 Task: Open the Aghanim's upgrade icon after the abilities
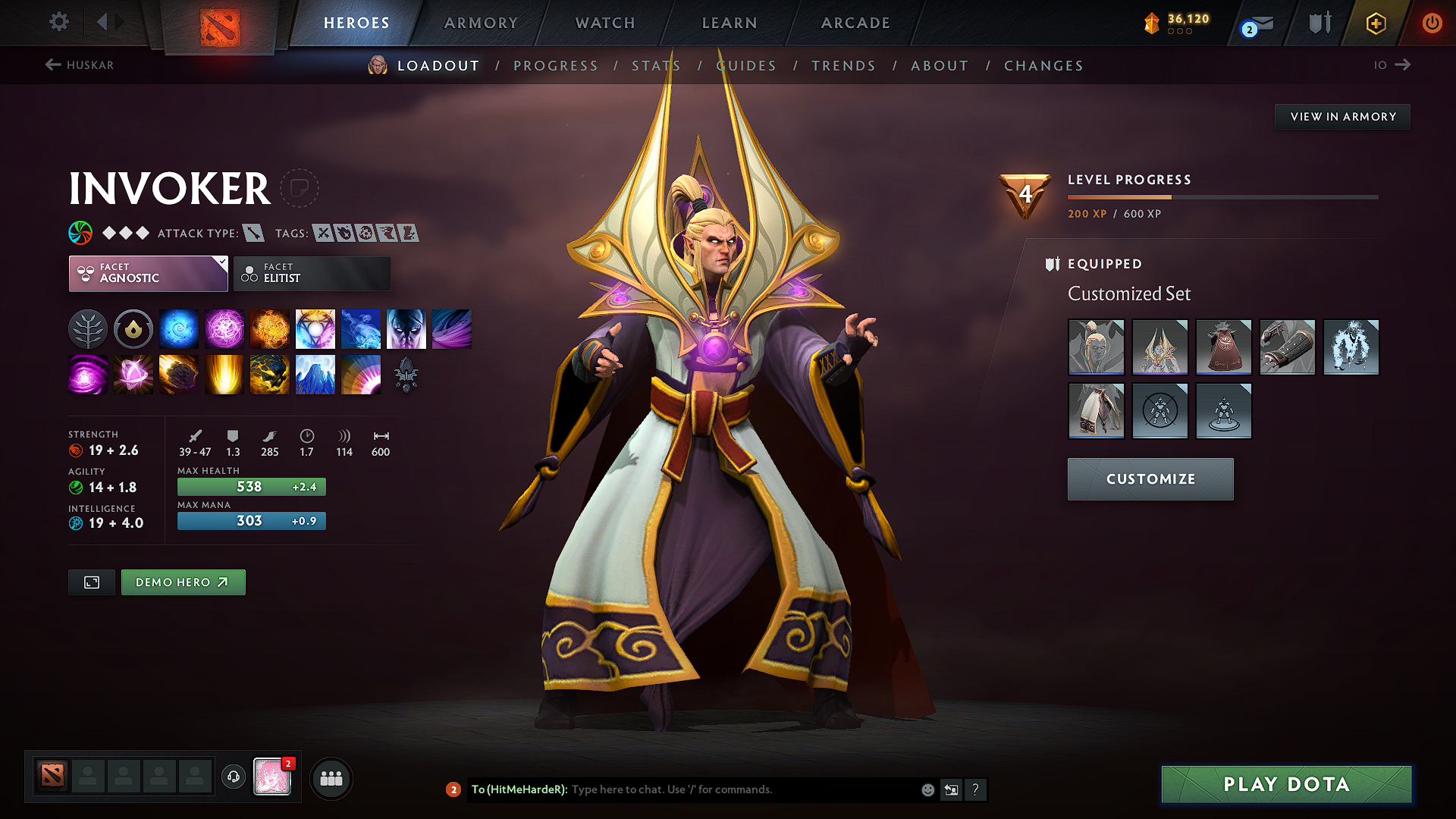(406, 374)
